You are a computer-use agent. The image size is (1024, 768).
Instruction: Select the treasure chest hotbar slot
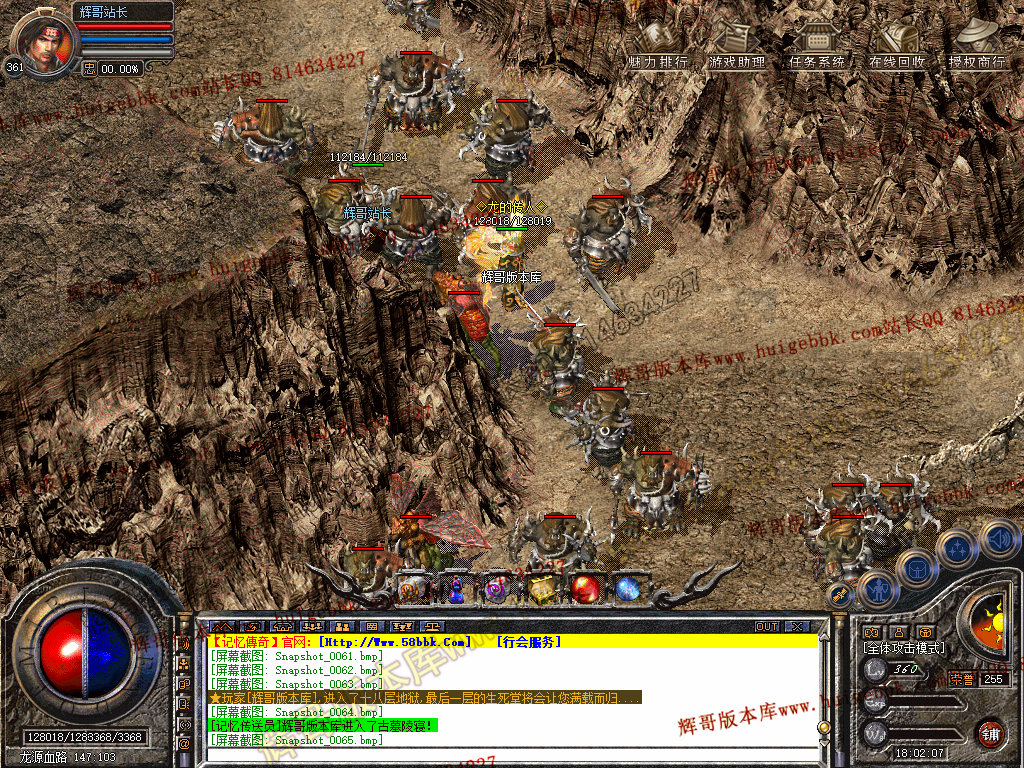(541, 589)
